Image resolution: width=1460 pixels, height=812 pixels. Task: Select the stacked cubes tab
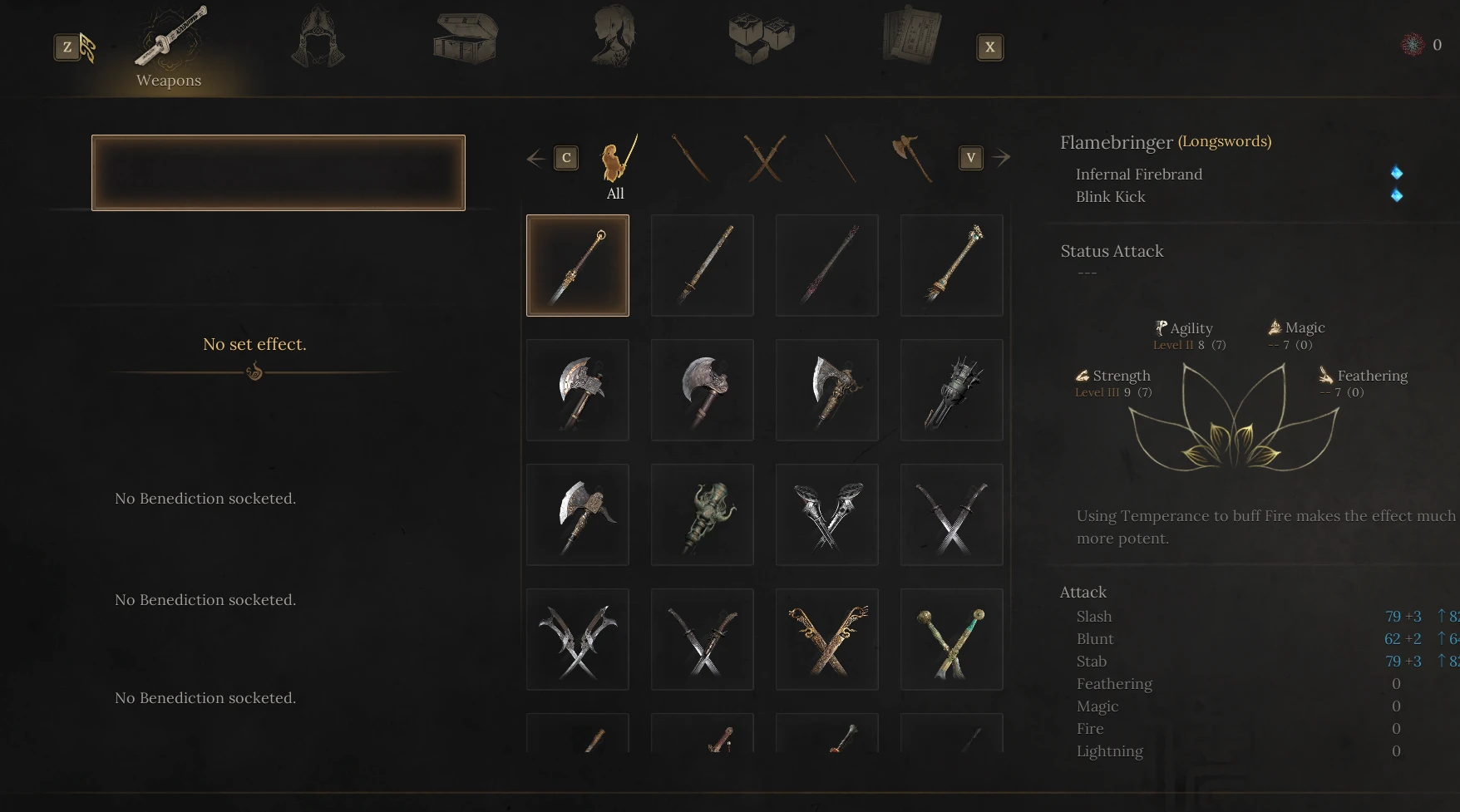pyautogui.click(x=761, y=37)
